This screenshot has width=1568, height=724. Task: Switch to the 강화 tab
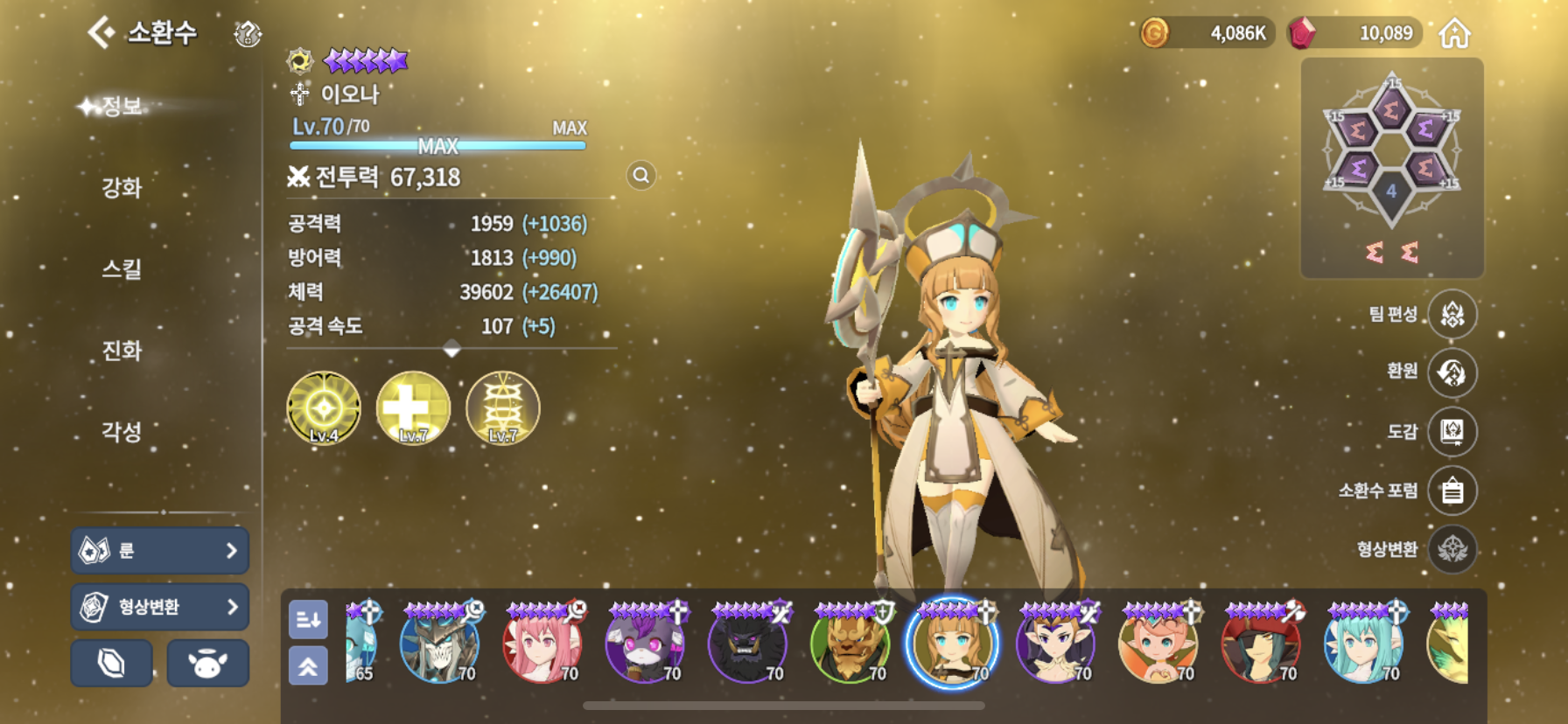(x=122, y=187)
